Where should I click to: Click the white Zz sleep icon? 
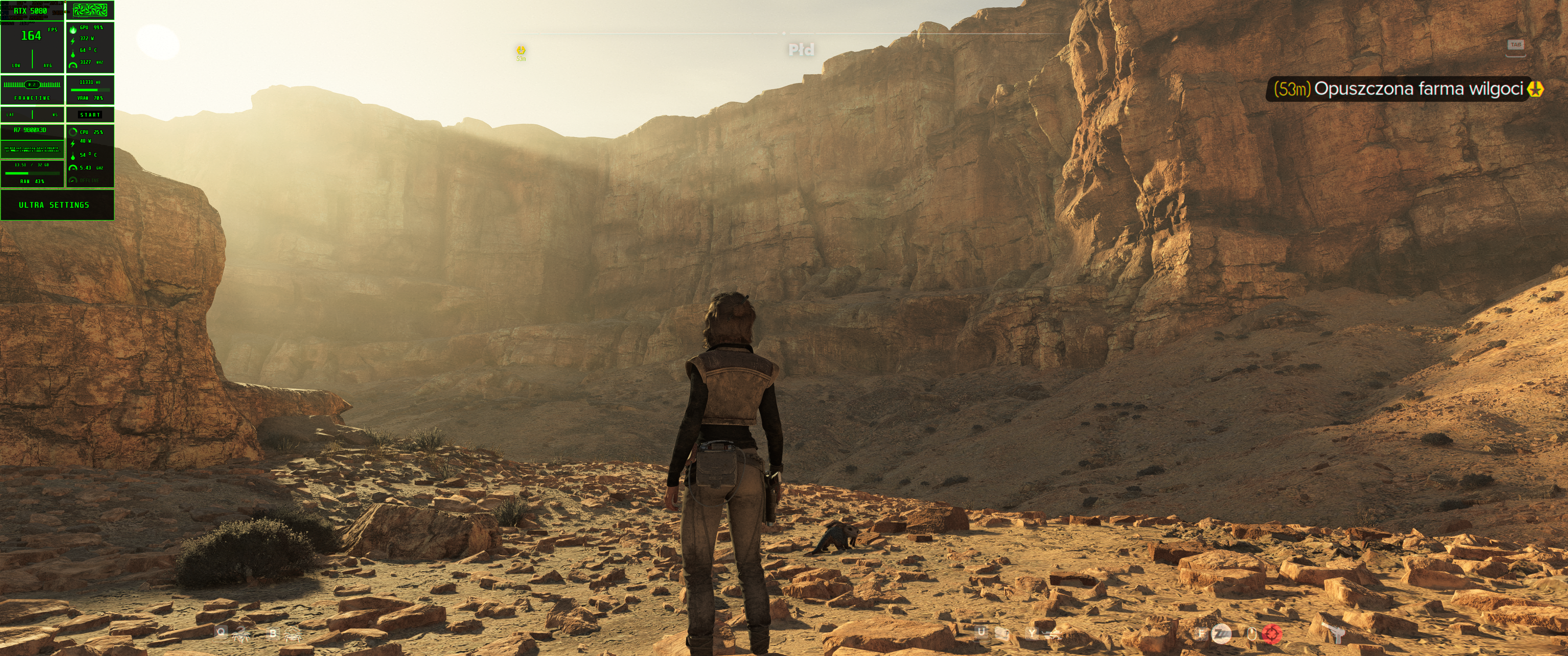tap(1220, 634)
